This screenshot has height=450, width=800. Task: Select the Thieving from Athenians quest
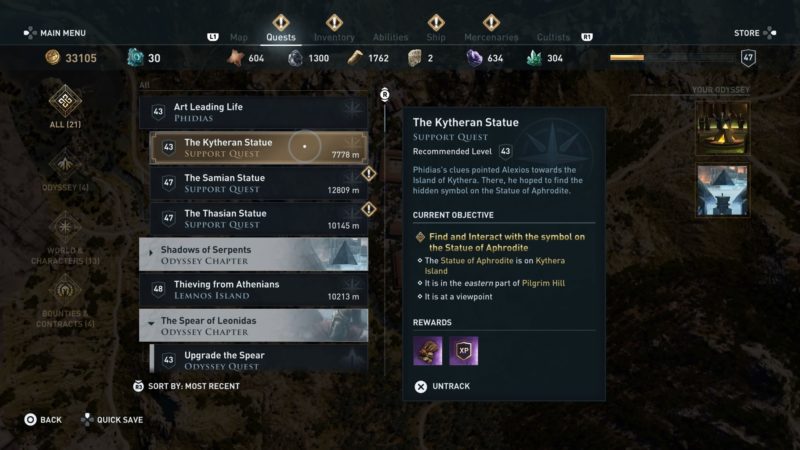coord(257,290)
